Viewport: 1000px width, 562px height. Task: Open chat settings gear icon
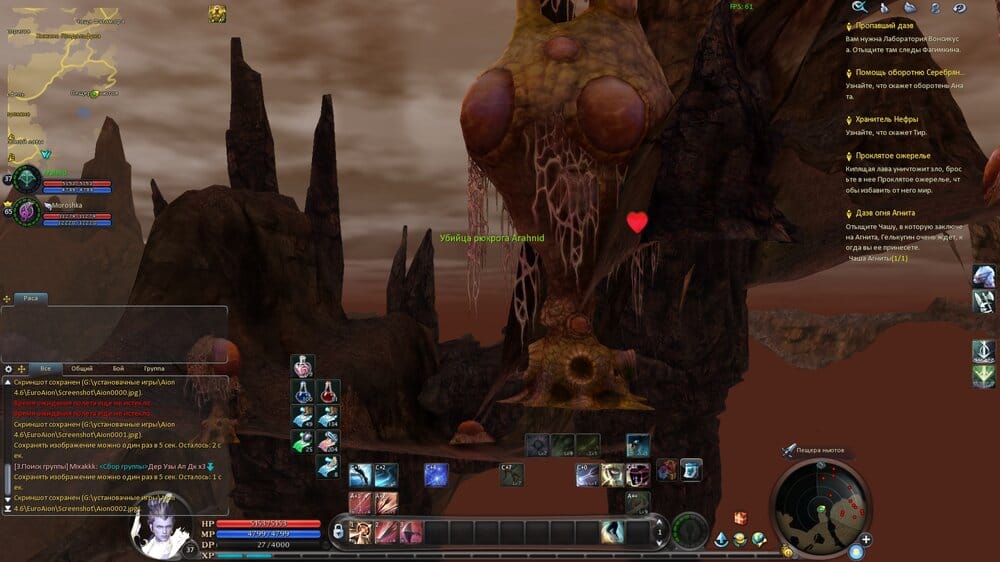[x=9, y=369]
